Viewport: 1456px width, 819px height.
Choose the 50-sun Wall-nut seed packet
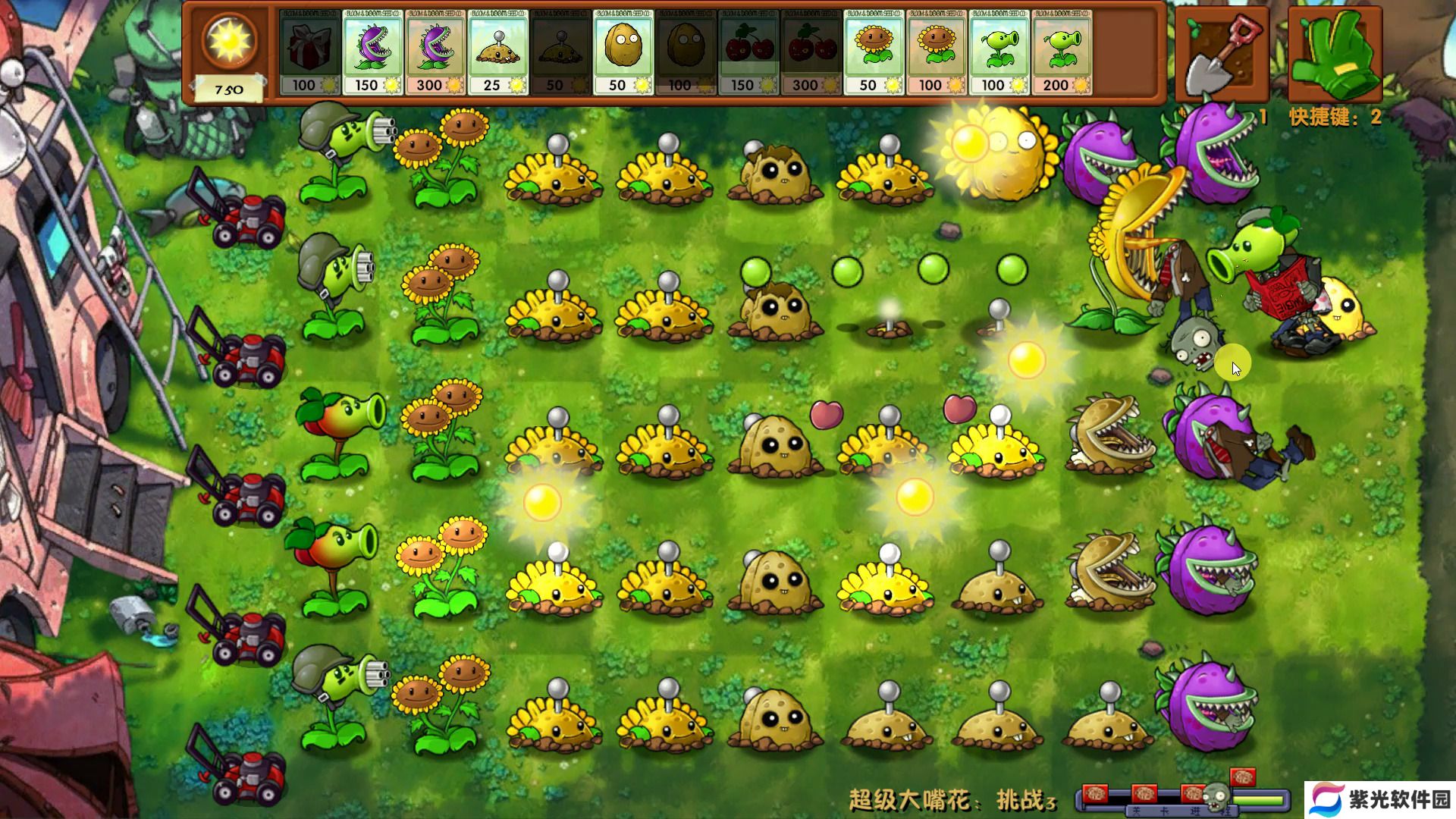tap(623, 52)
